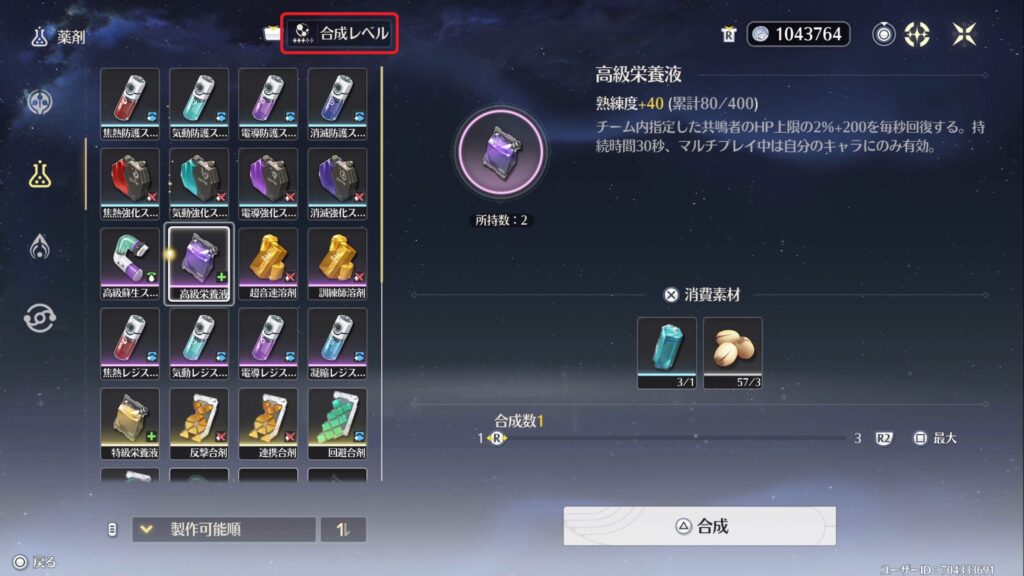Select the 超音速溶剤 golden item
This screenshot has width=1024, height=576.
[268, 263]
